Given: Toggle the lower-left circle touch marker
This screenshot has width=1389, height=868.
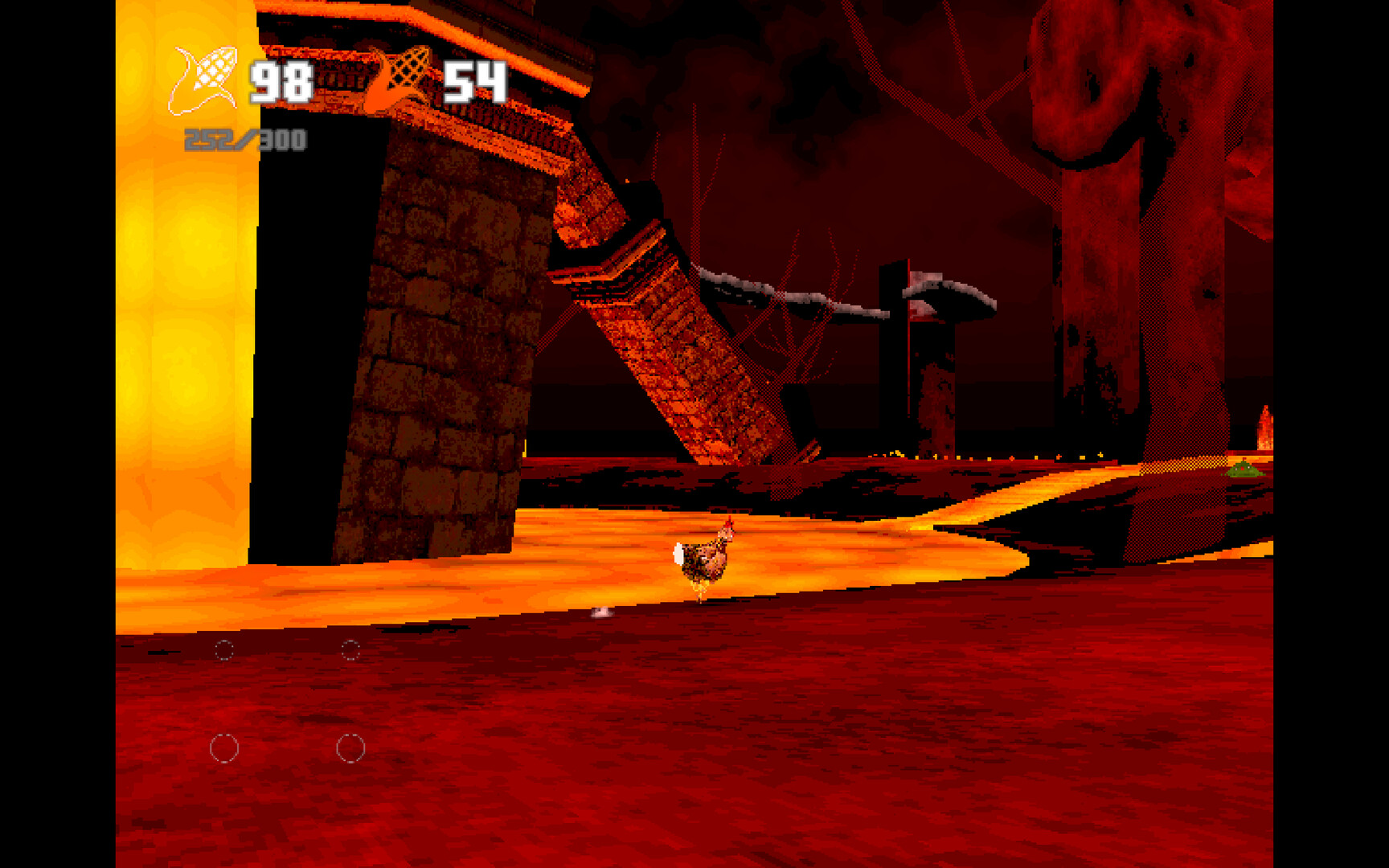Looking at the screenshot, I should (x=225, y=747).
